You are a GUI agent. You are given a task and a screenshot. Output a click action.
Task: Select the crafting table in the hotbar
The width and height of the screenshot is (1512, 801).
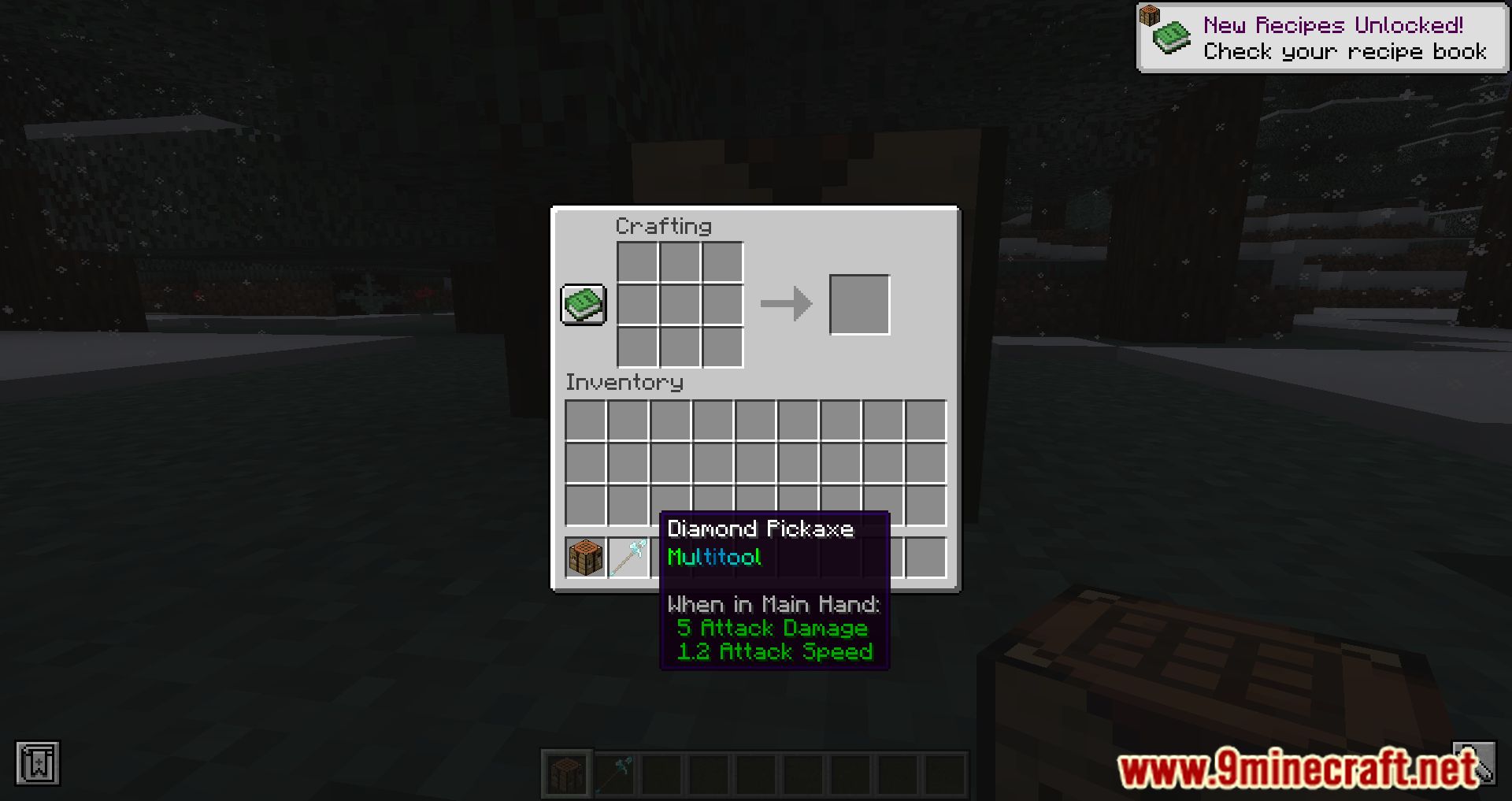(x=566, y=774)
